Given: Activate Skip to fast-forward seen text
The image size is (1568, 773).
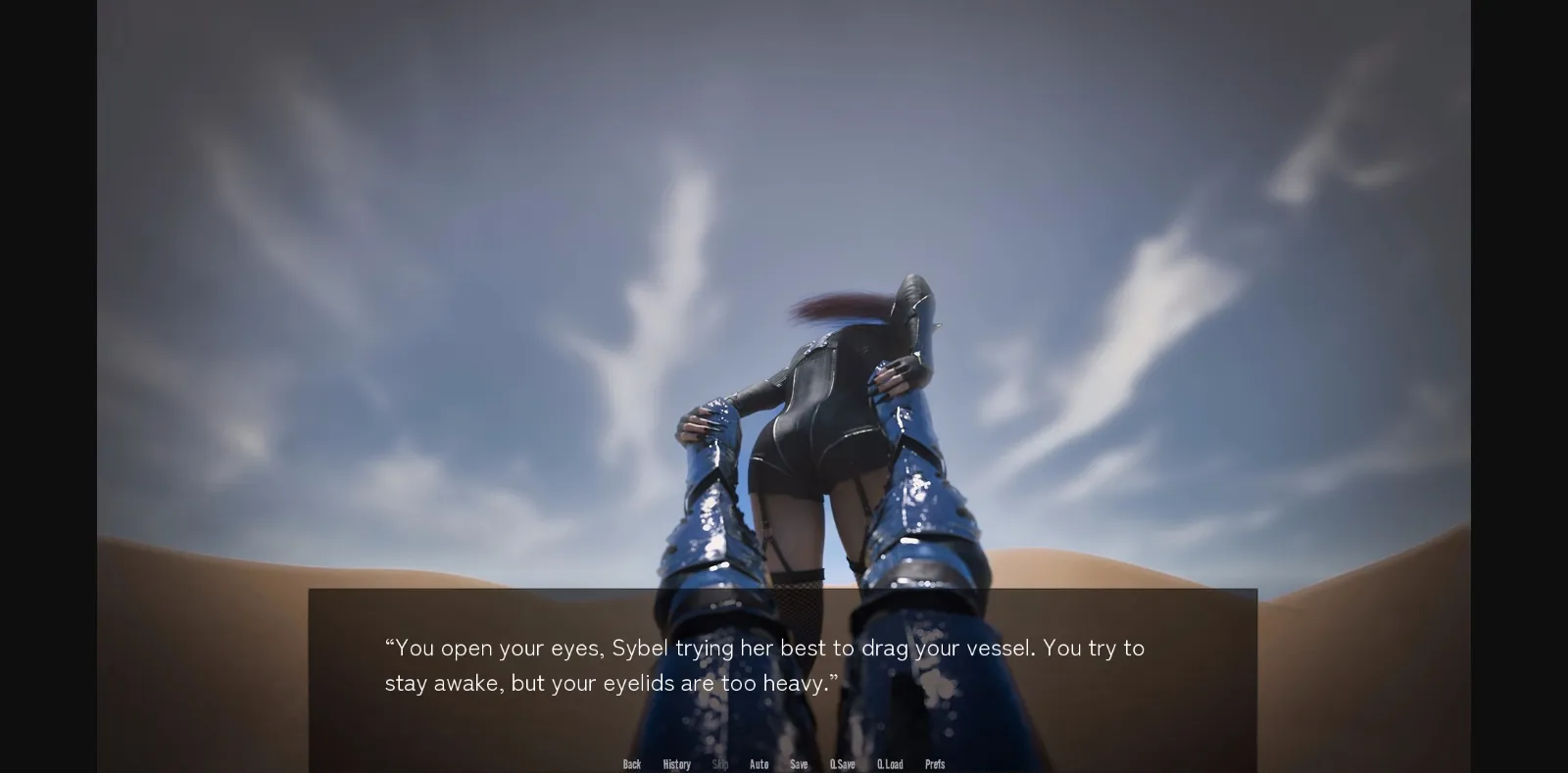Looking at the screenshot, I should [718, 763].
